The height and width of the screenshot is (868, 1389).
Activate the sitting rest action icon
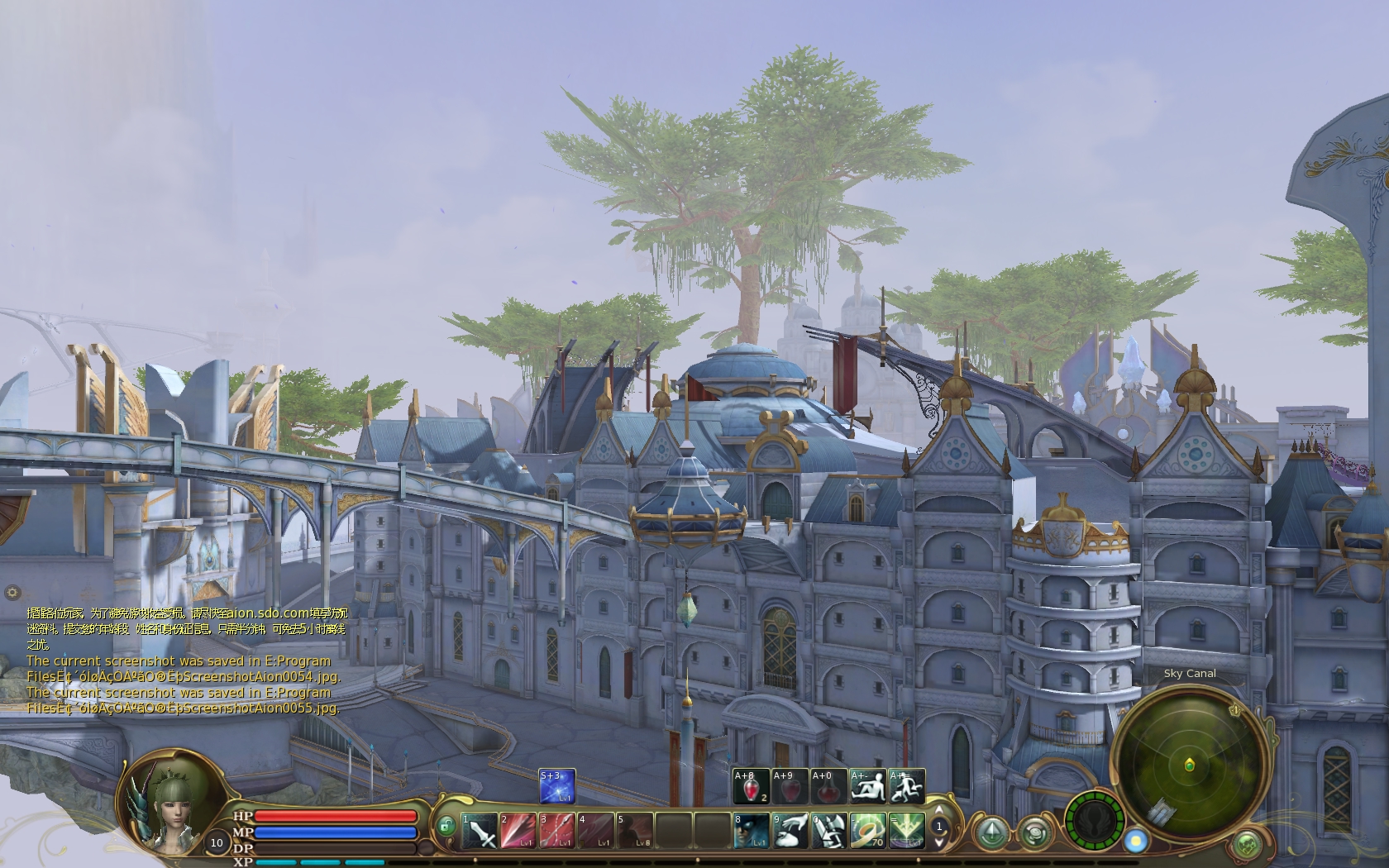[x=867, y=786]
